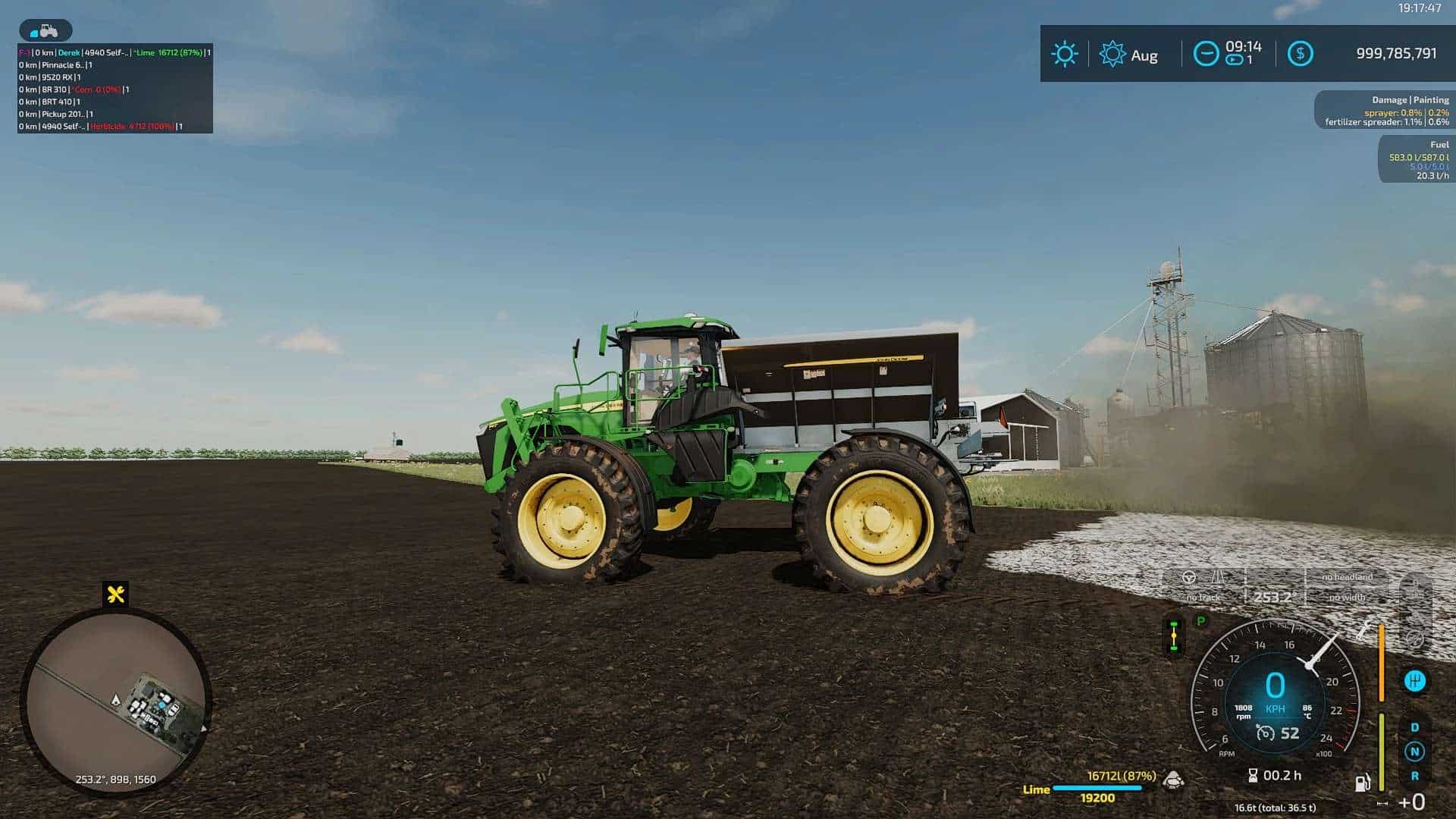This screenshot has width=1456, height=819.
Task: Click the blue gear shift icon
Action: [1414, 681]
